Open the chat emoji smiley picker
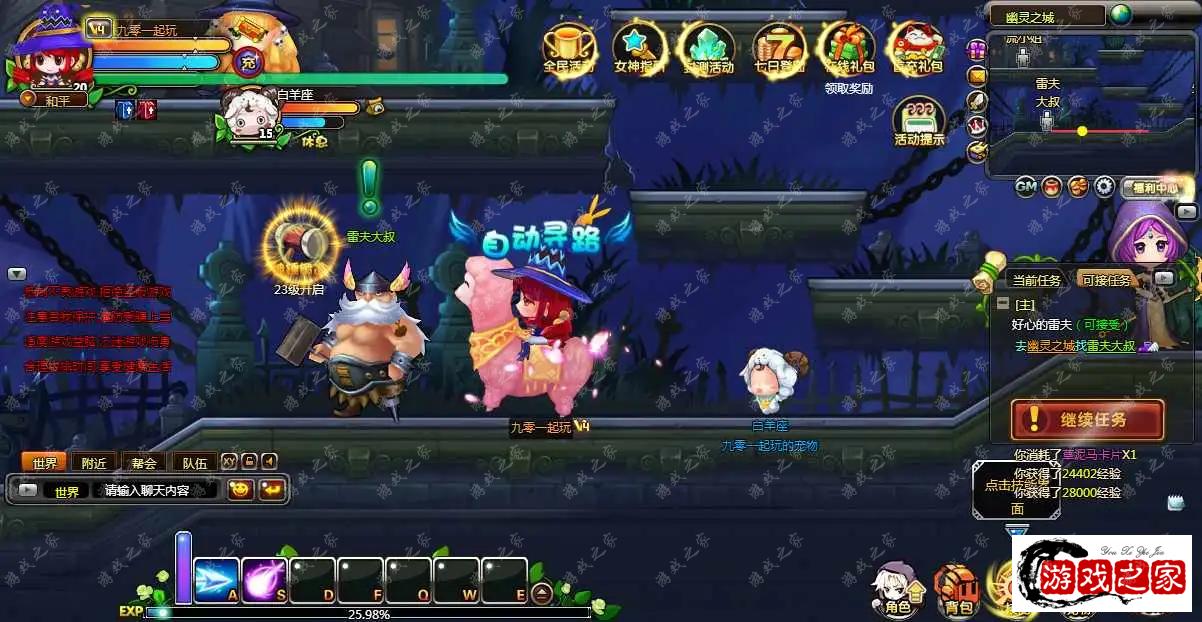The height and width of the screenshot is (622, 1202). pyautogui.click(x=240, y=490)
